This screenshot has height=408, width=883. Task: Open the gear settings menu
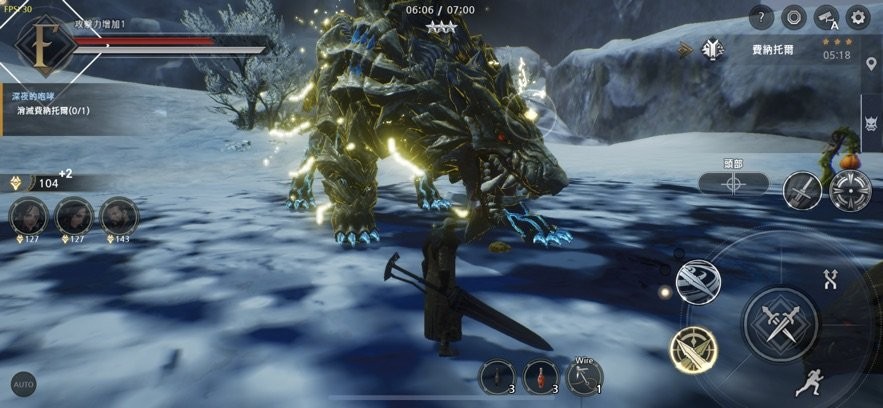tap(857, 17)
